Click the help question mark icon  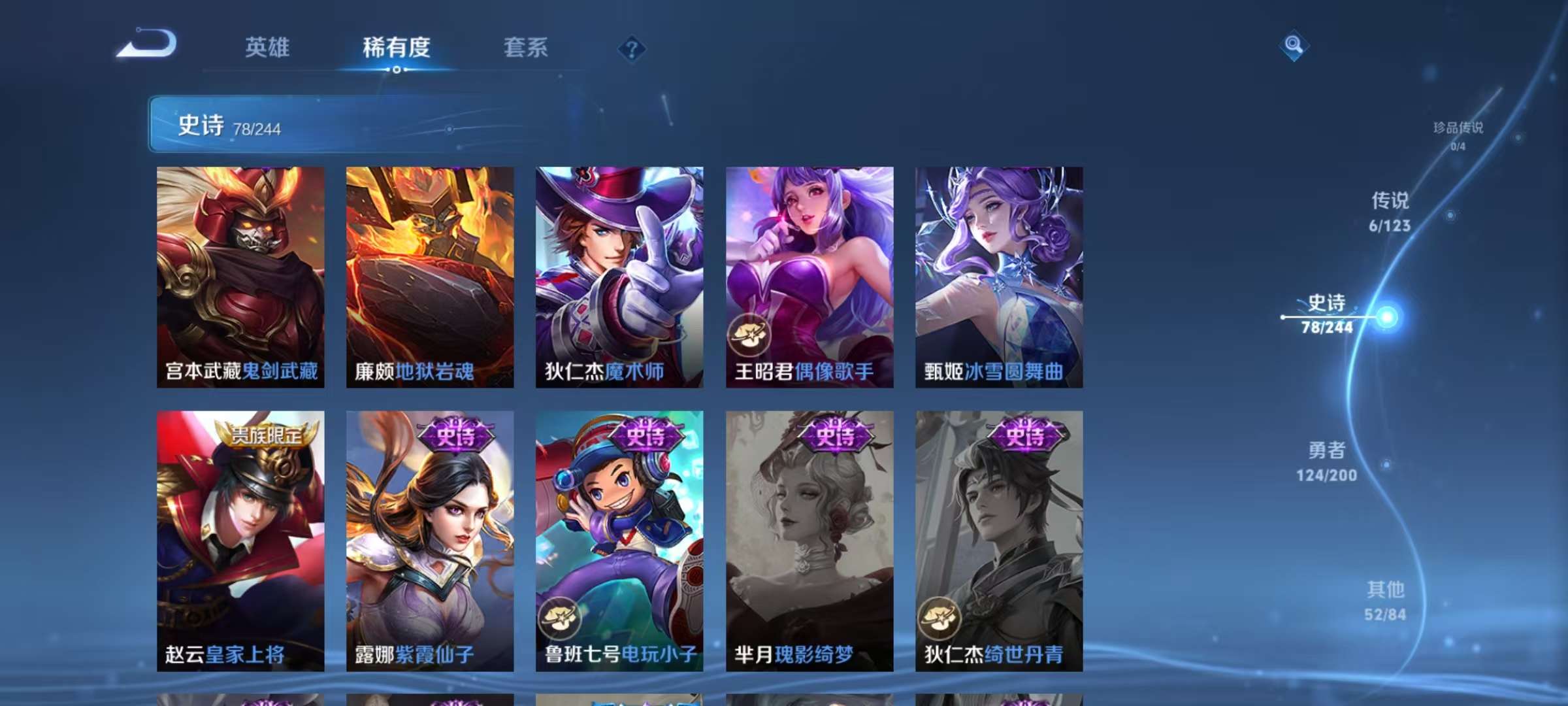coord(631,48)
